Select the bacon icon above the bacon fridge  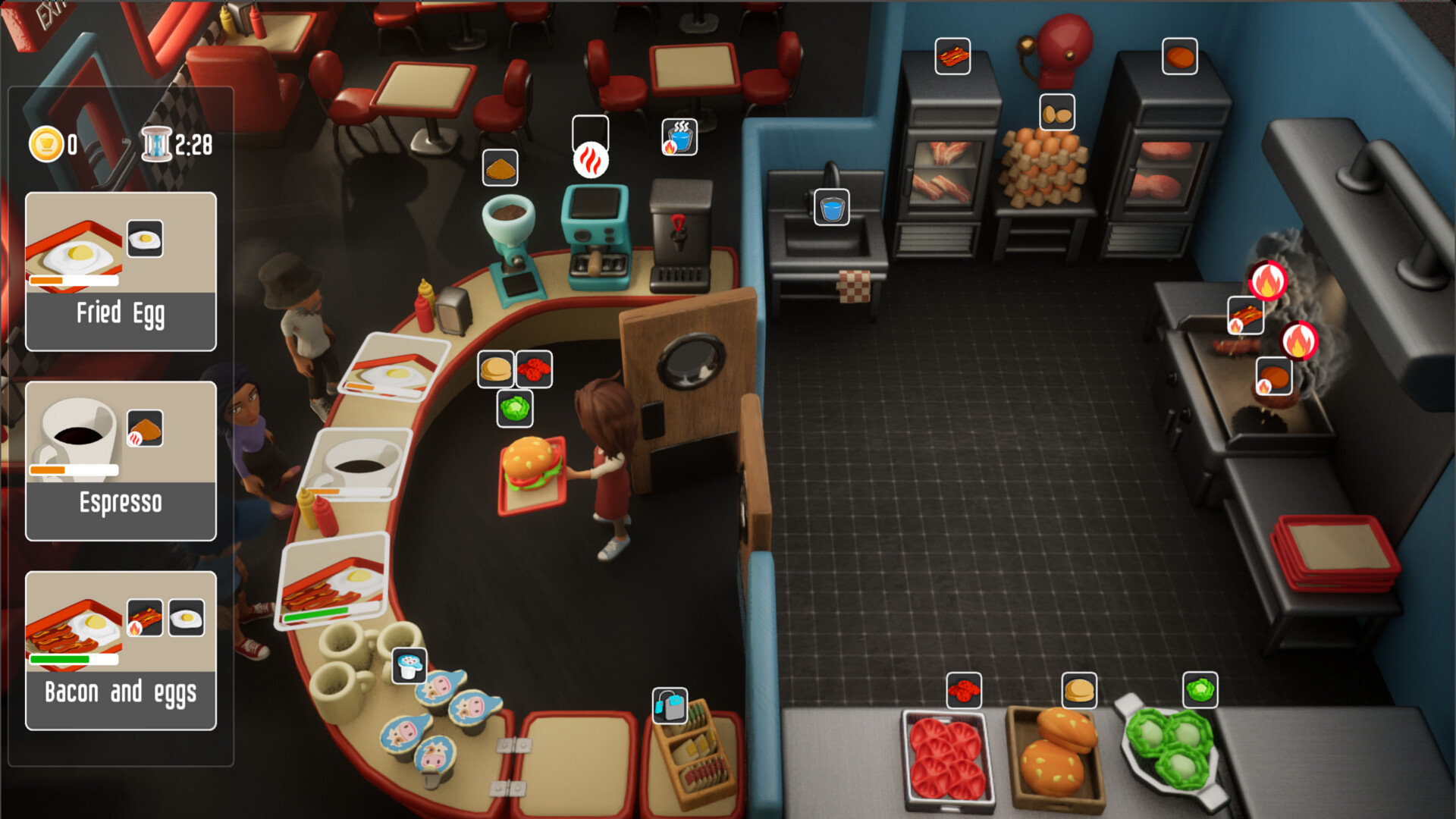[x=952, y=56]
